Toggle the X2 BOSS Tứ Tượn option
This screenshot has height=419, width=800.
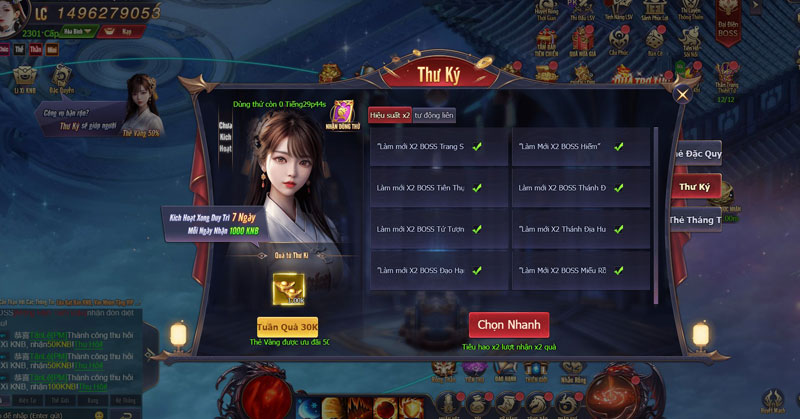click(477, 229)
